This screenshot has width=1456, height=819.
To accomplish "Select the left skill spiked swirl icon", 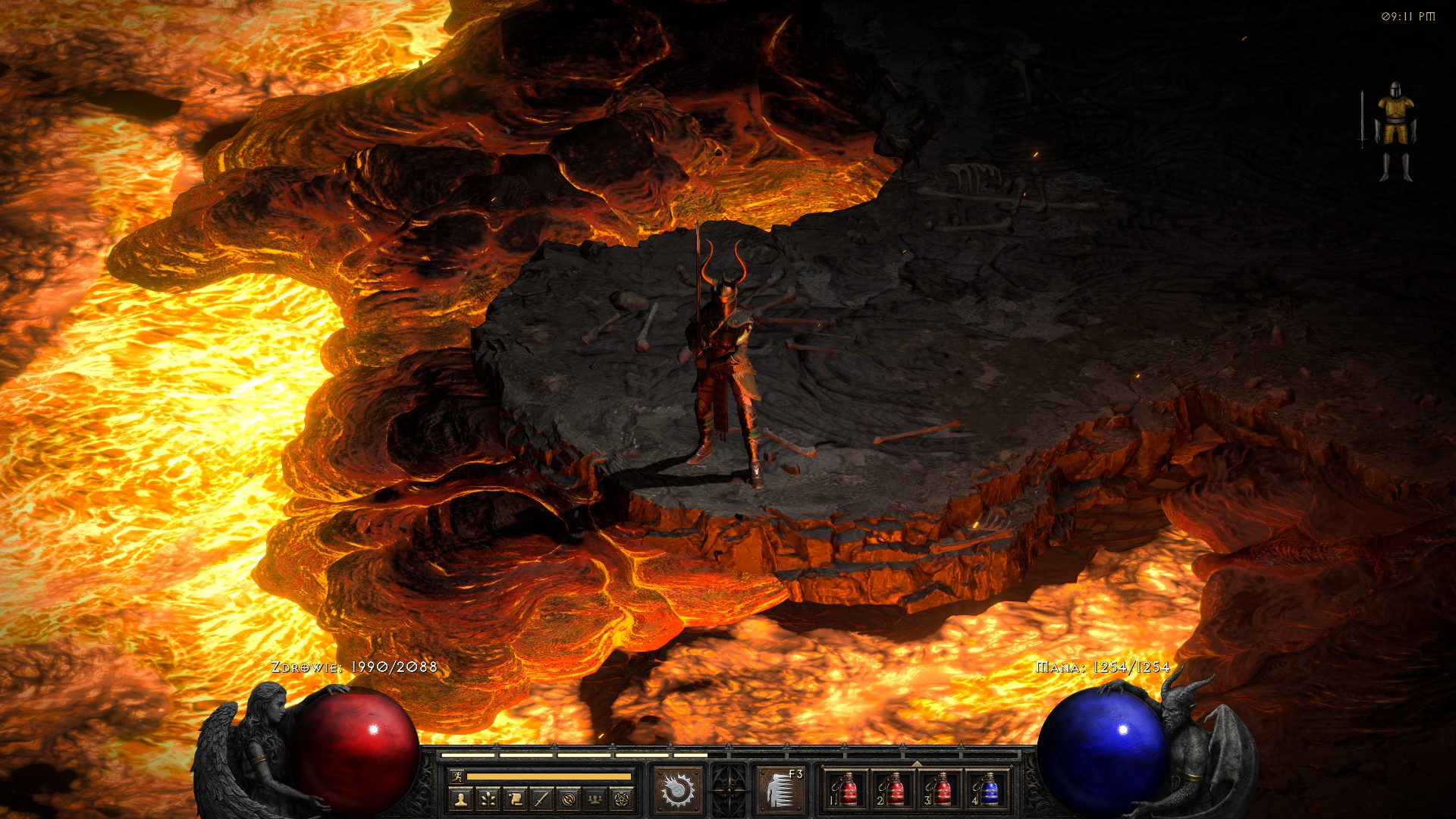I will (678, 790).
